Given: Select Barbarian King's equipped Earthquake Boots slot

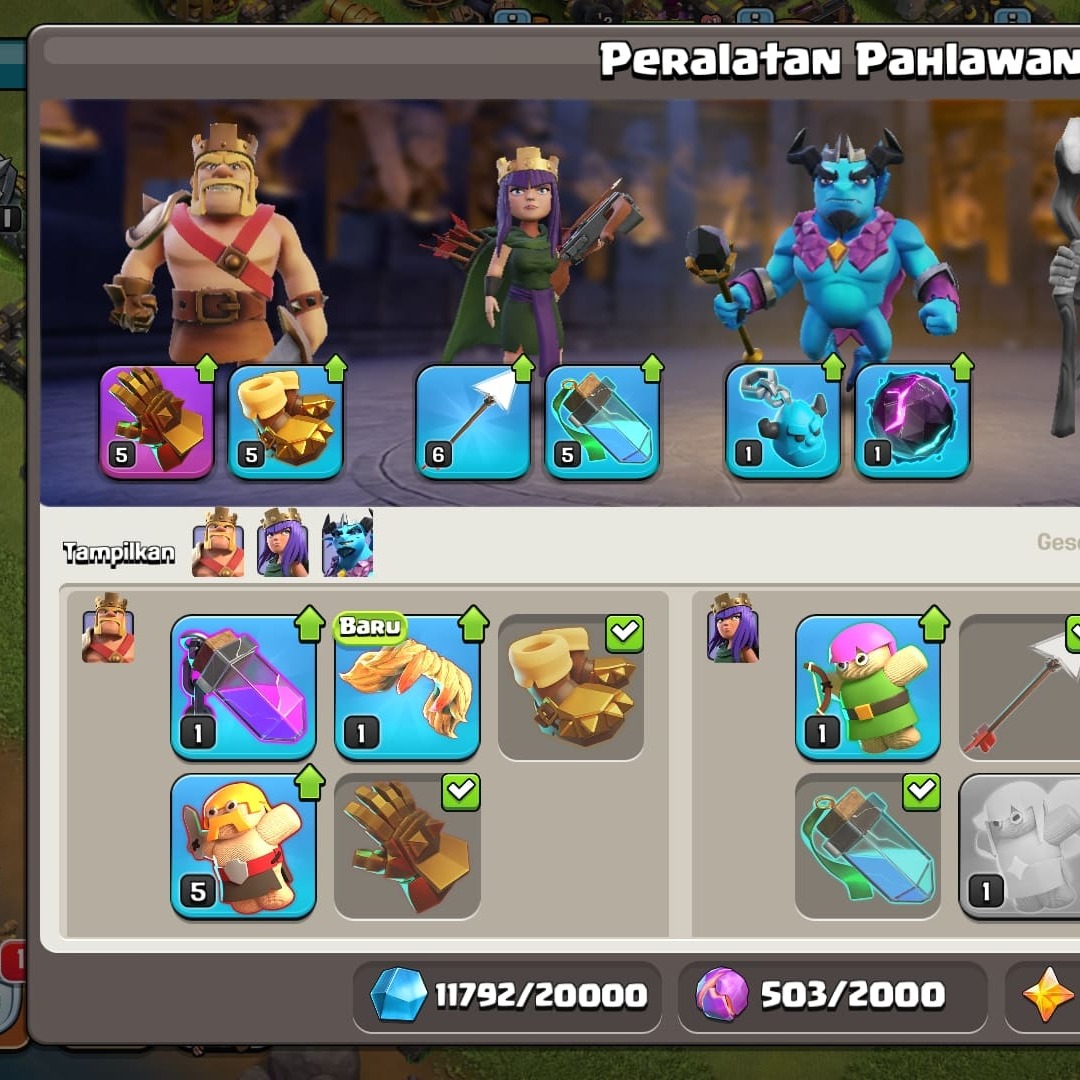Looking at the screenshot, I should pos(286,421).
